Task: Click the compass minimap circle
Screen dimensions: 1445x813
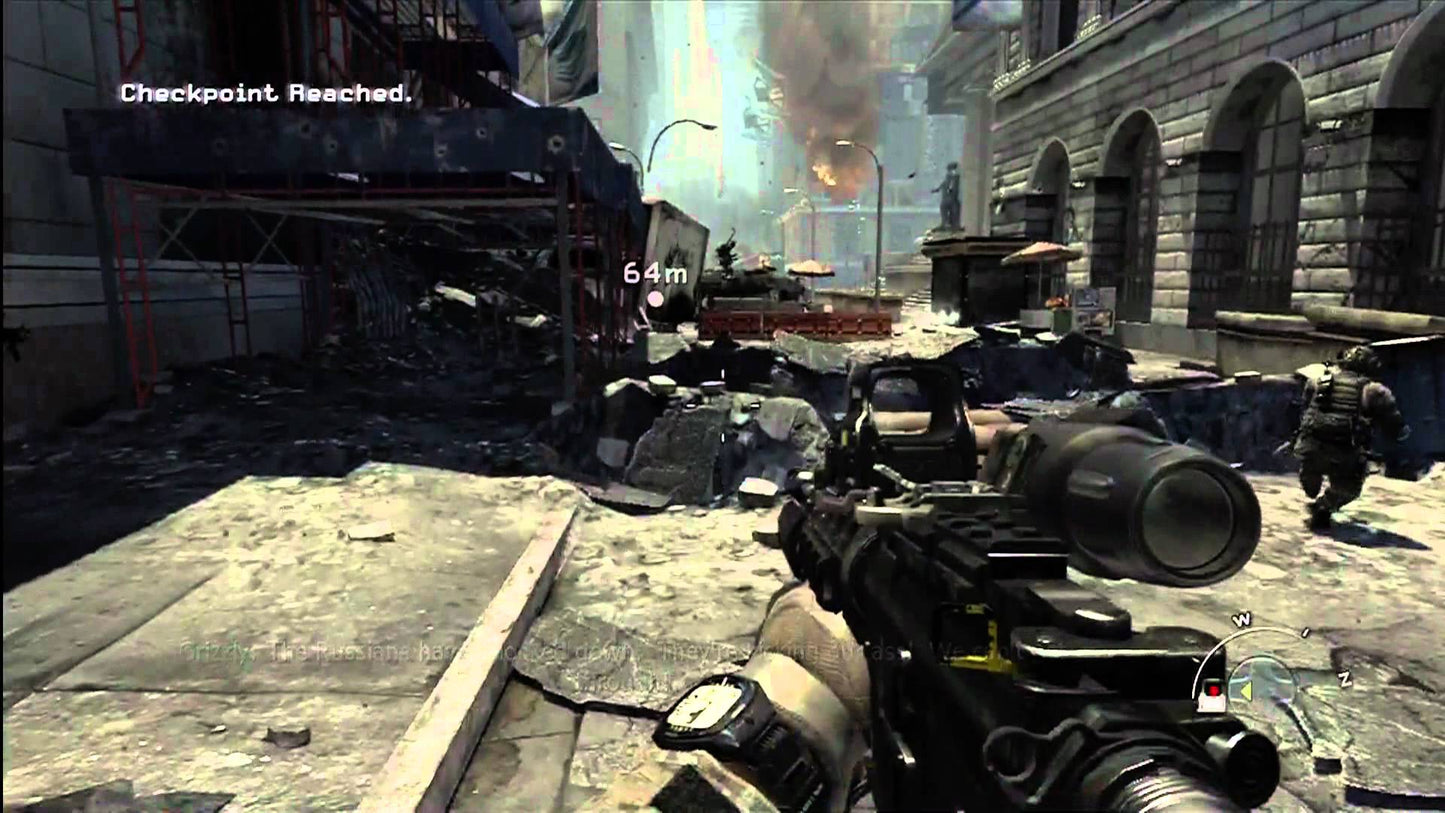Action: [1262, 684]
